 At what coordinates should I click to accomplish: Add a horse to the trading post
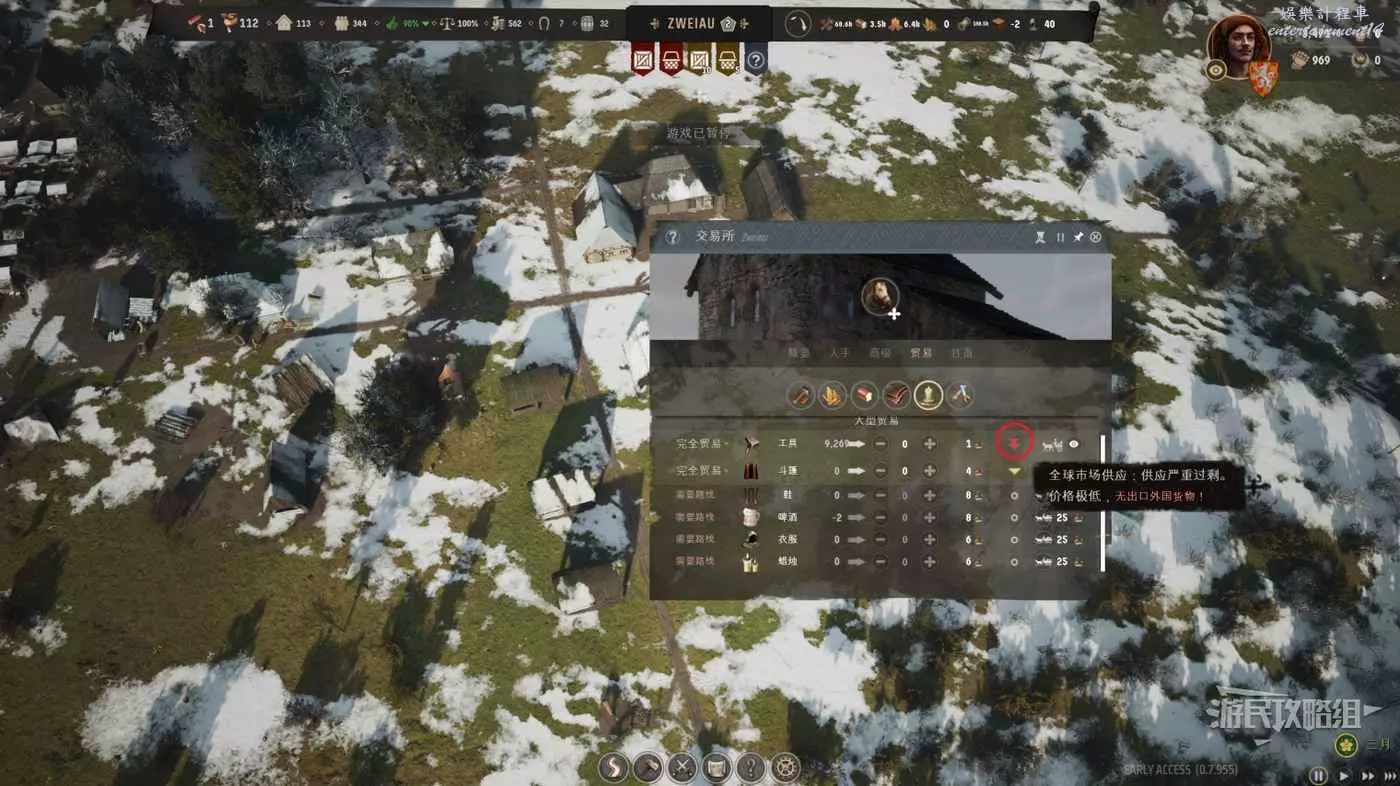tap(881, 298)
